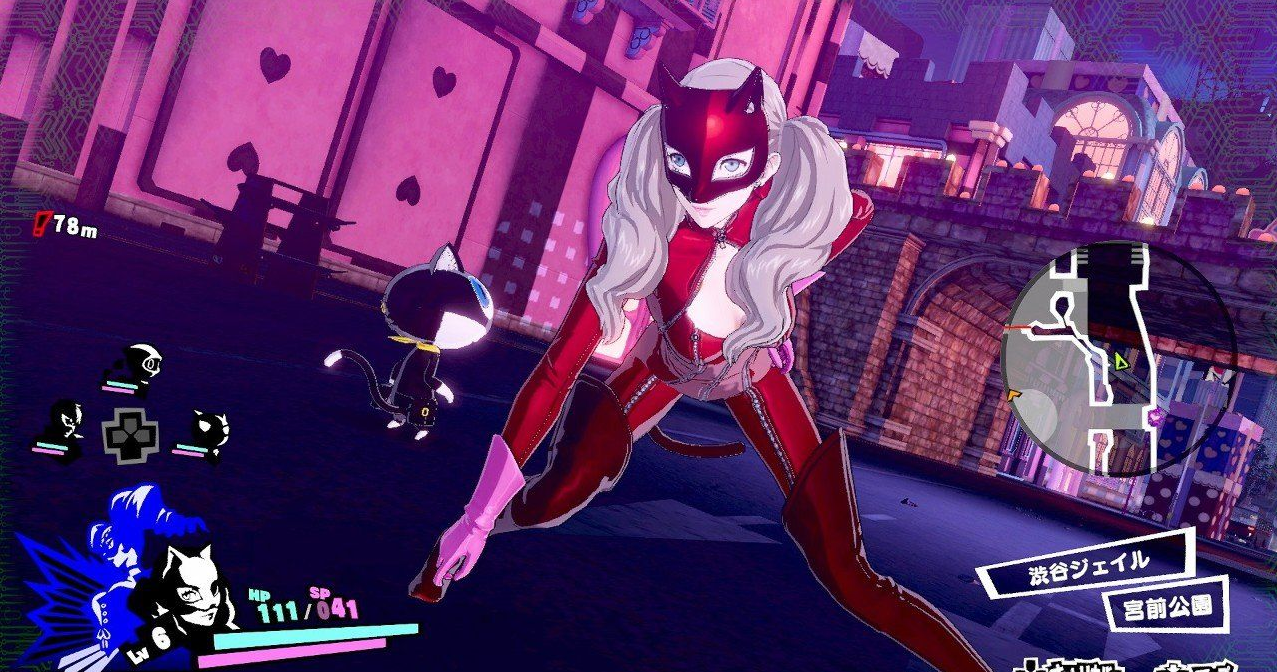This screenshot has height=672, width=1277.
Task: Switch to Joker's party icon
Action: 70,424
